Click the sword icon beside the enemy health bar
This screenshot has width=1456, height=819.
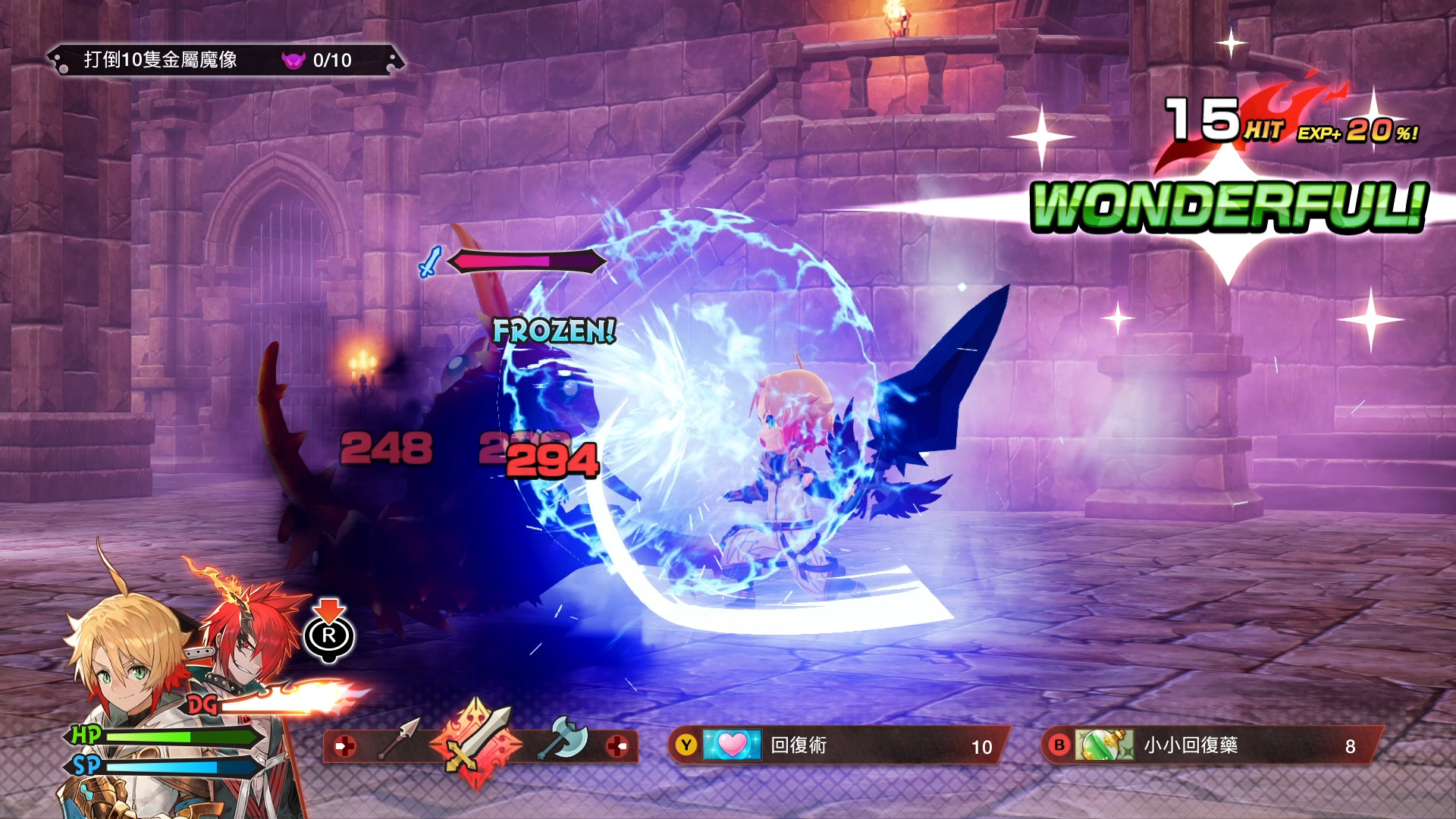point(429,262)
